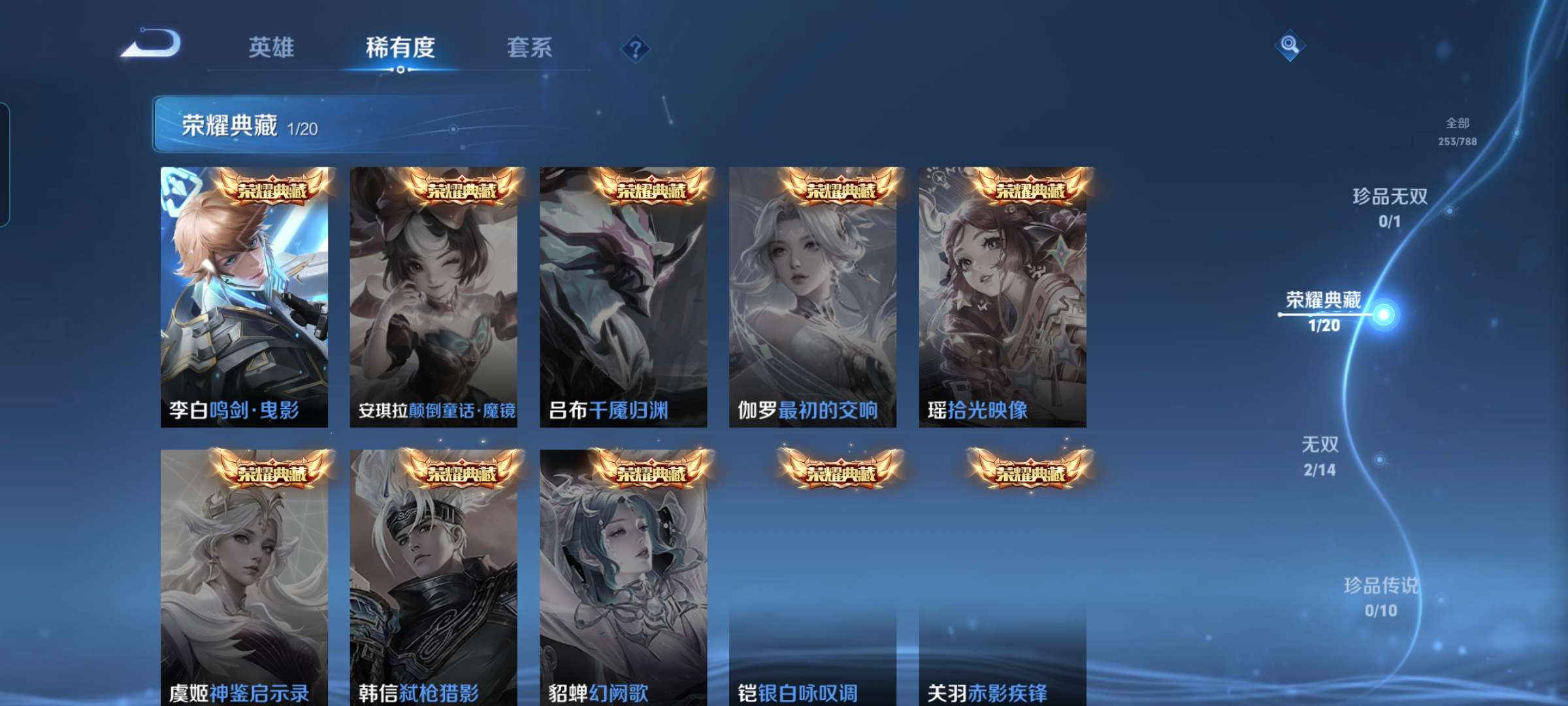Image resolution: width=1568 pixels, height=706 pixels.
Task: Switch to the 英雄 tab
Action: pos(271,47)
